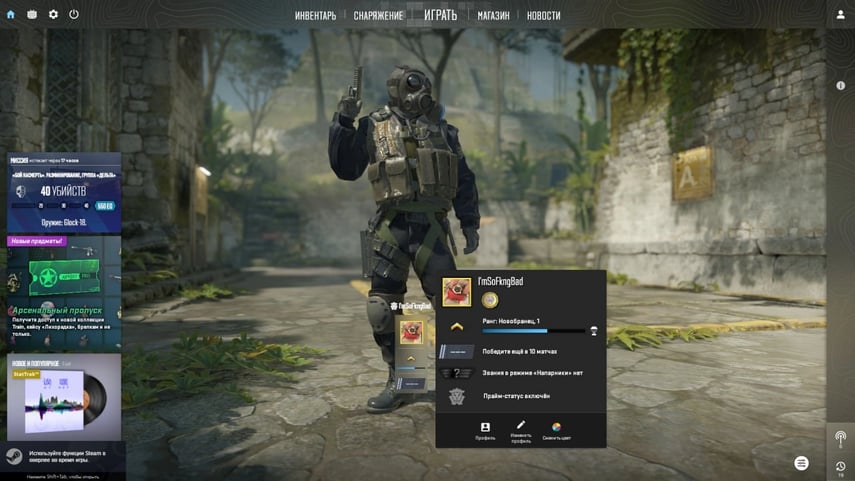The height and width of the screenshot is (481, 855).
Task: Open the weekly mission 40 УБИЙСТВ panel
Action: 64,193
